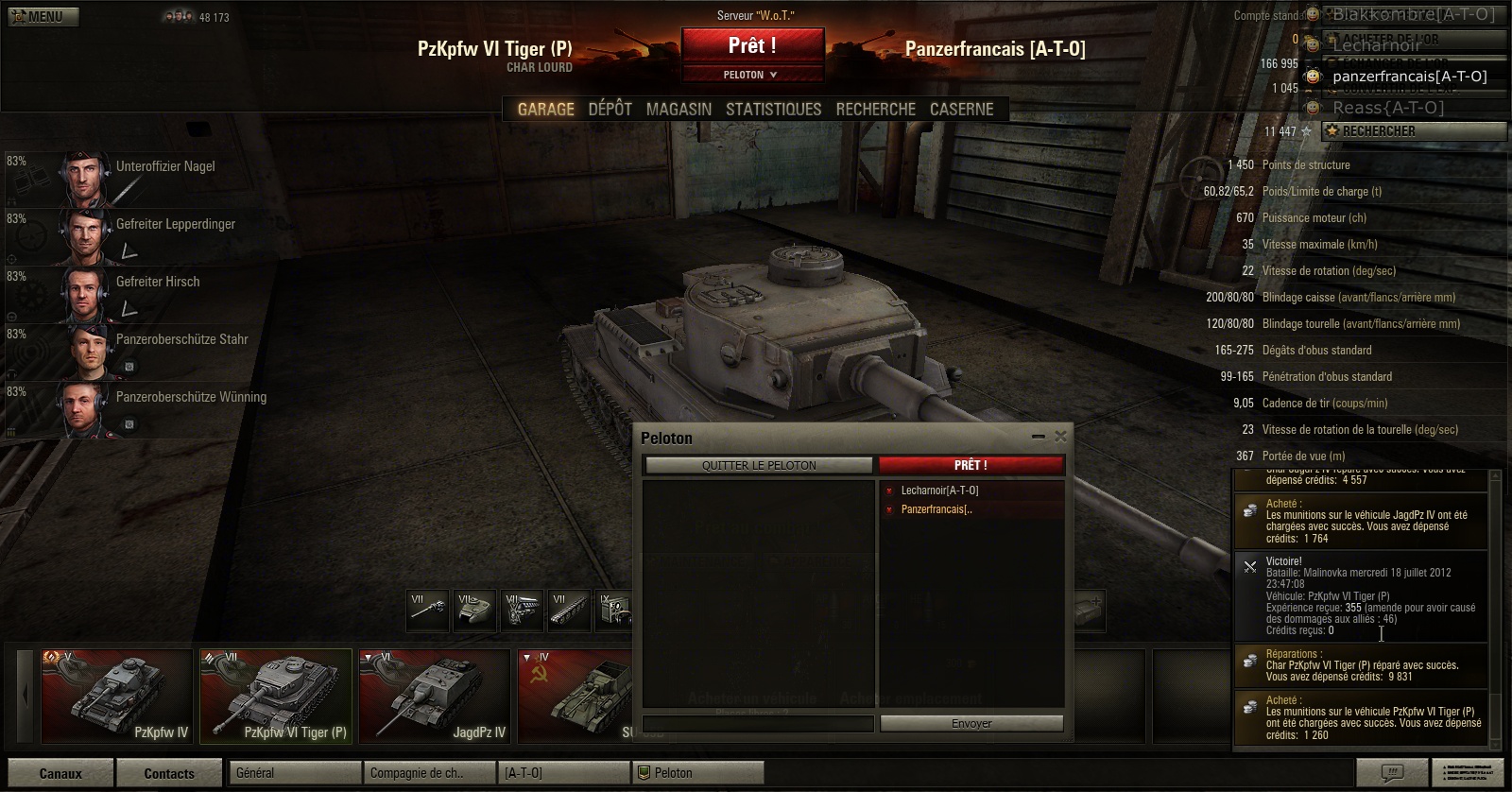1512x792 pixels.
Task: Open the CASERNE tab
Action: coord(961,109)
